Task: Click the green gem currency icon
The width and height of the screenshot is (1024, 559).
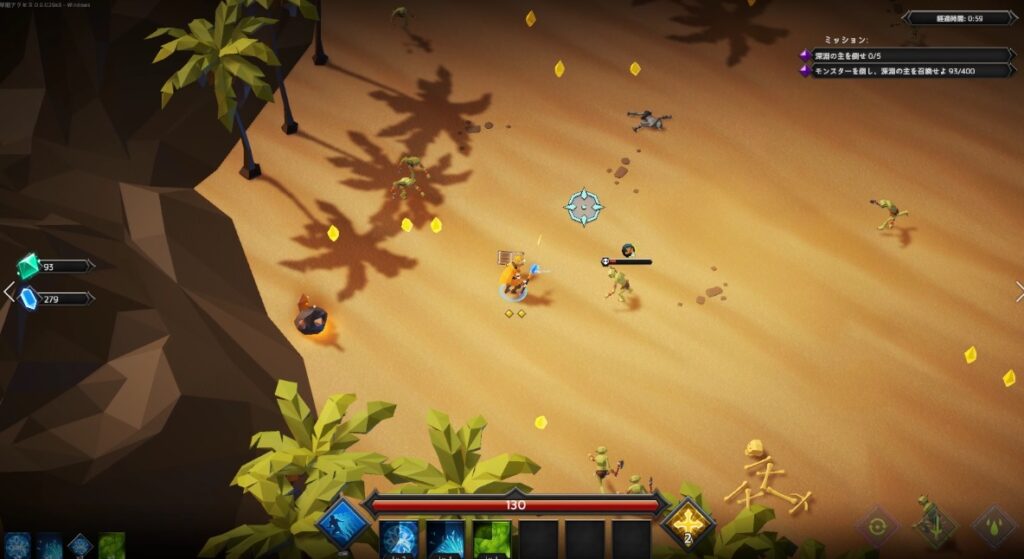Action: click(x=28, y=266)
